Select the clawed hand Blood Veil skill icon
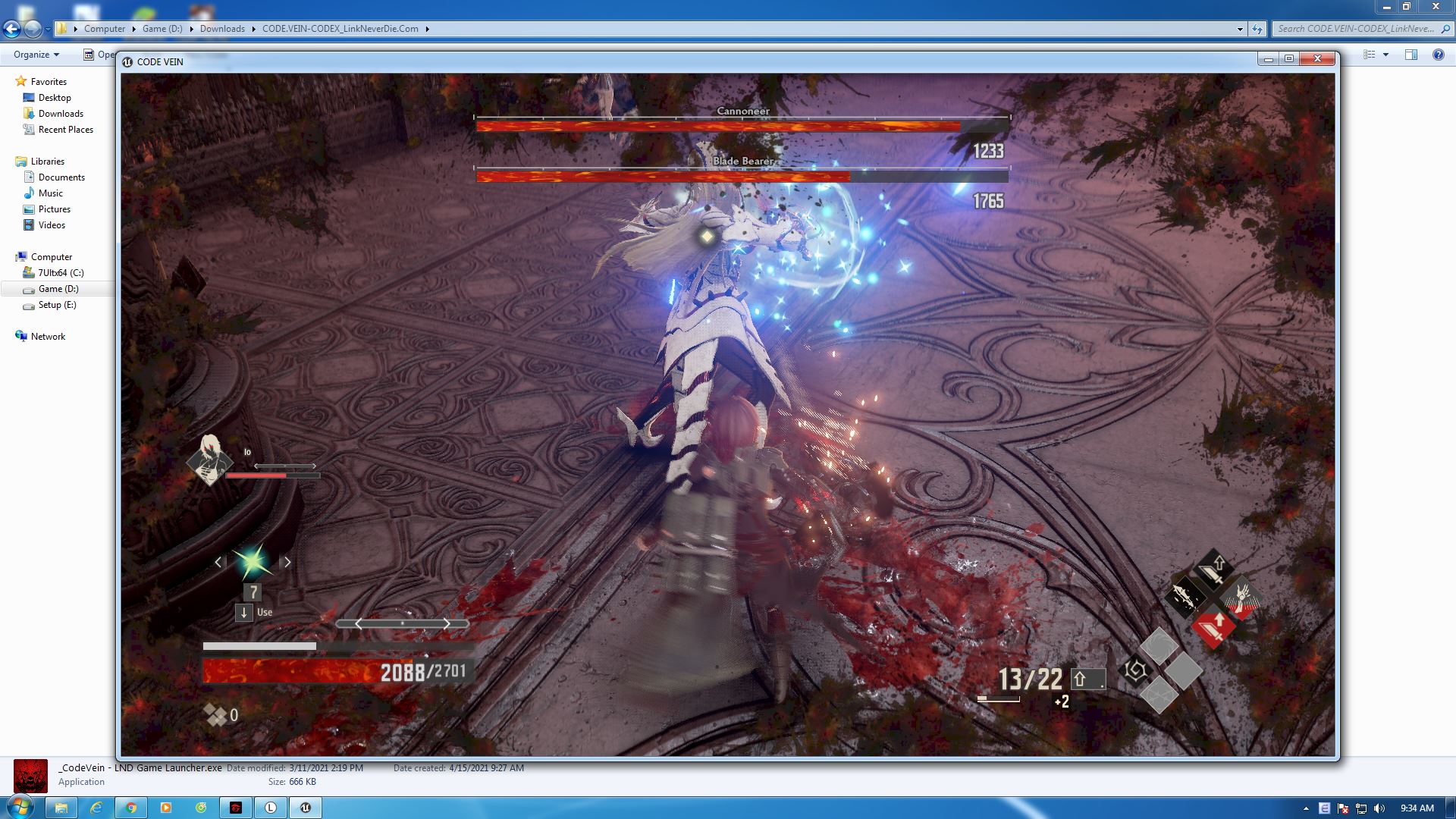The image size is (1456, 819). click(x=1242, y=600)
